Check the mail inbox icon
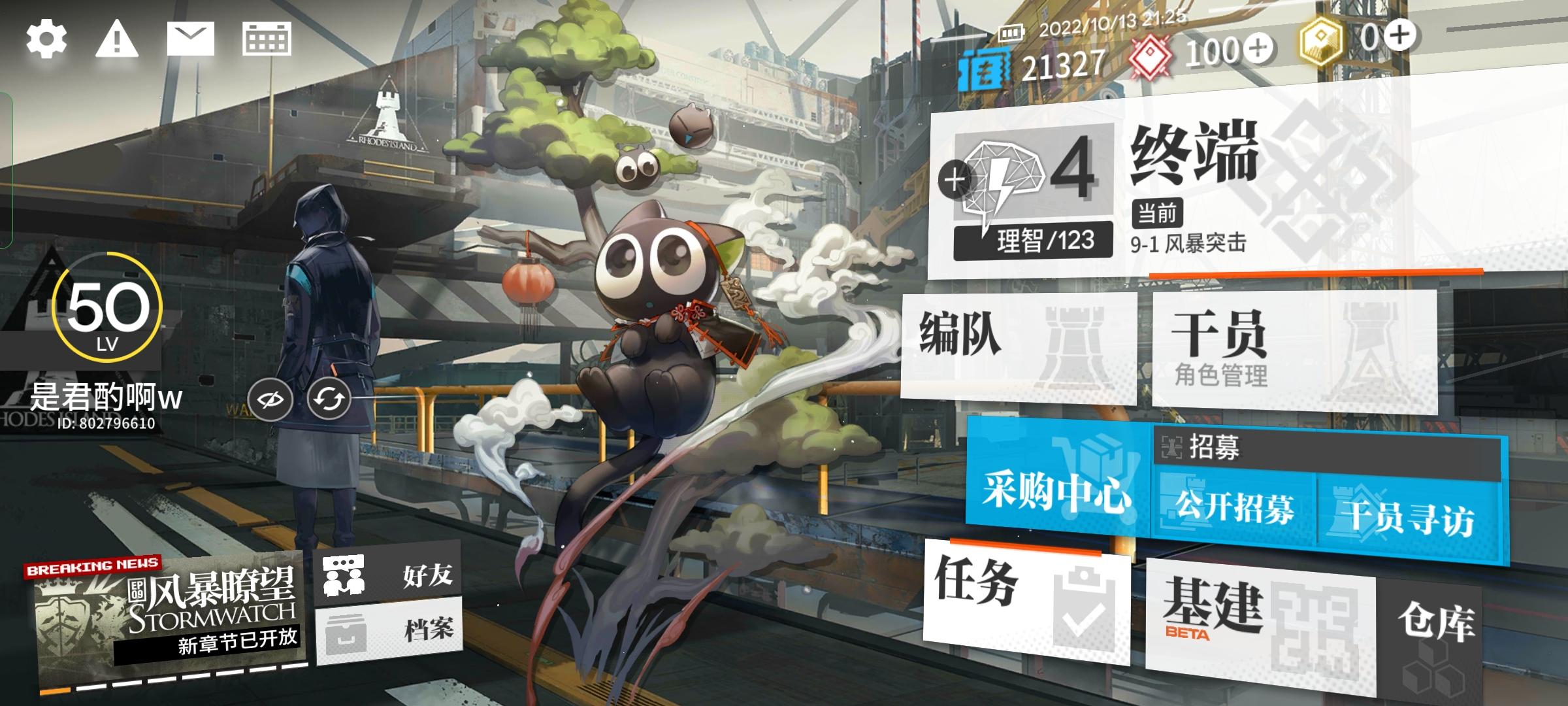The image size is (1568, 706). (191, 39)
